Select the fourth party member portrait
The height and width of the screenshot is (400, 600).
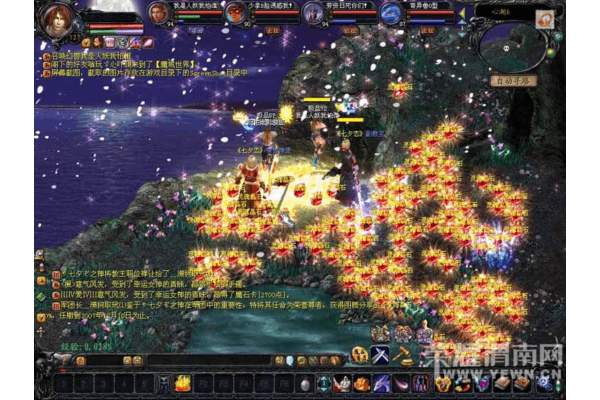[389, 13]
